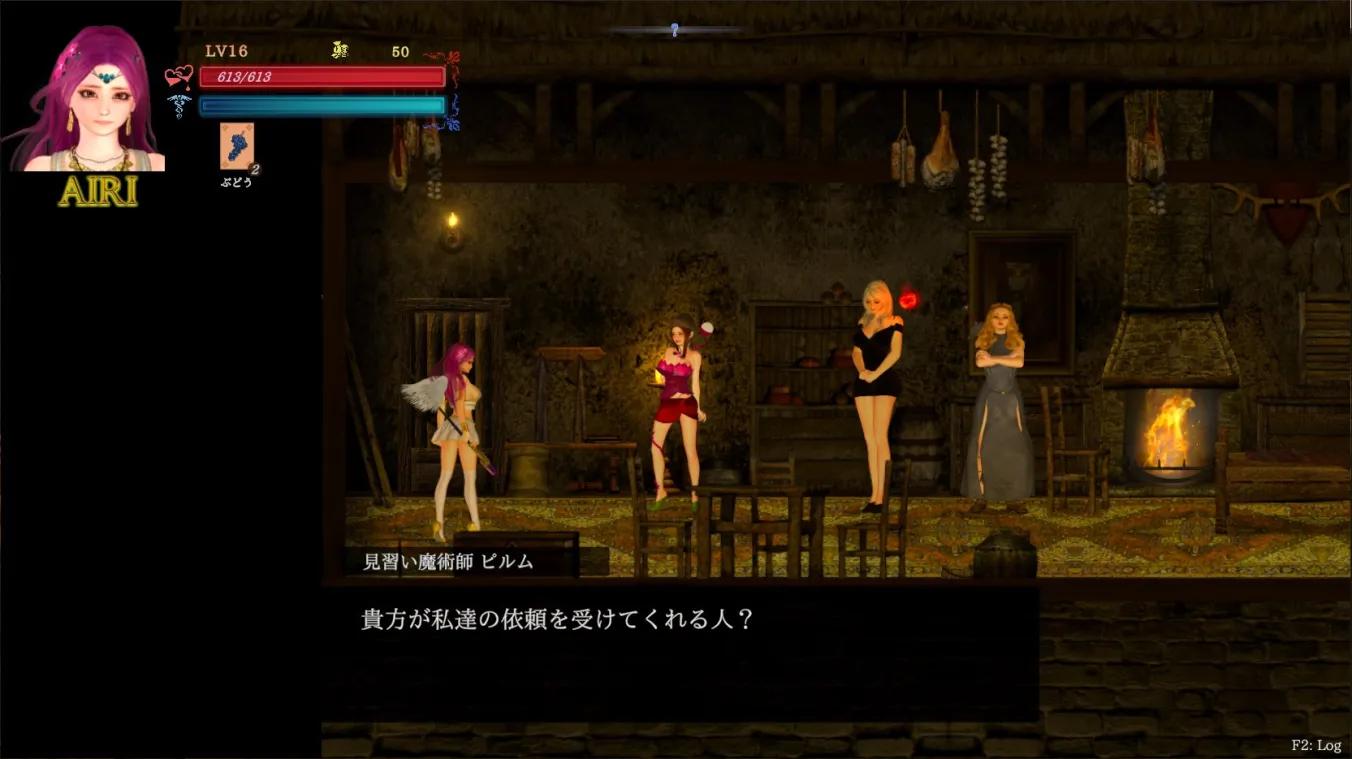Select the ぶどう (grape) item slot
The image size is (1352, 759).
[236, 148]
